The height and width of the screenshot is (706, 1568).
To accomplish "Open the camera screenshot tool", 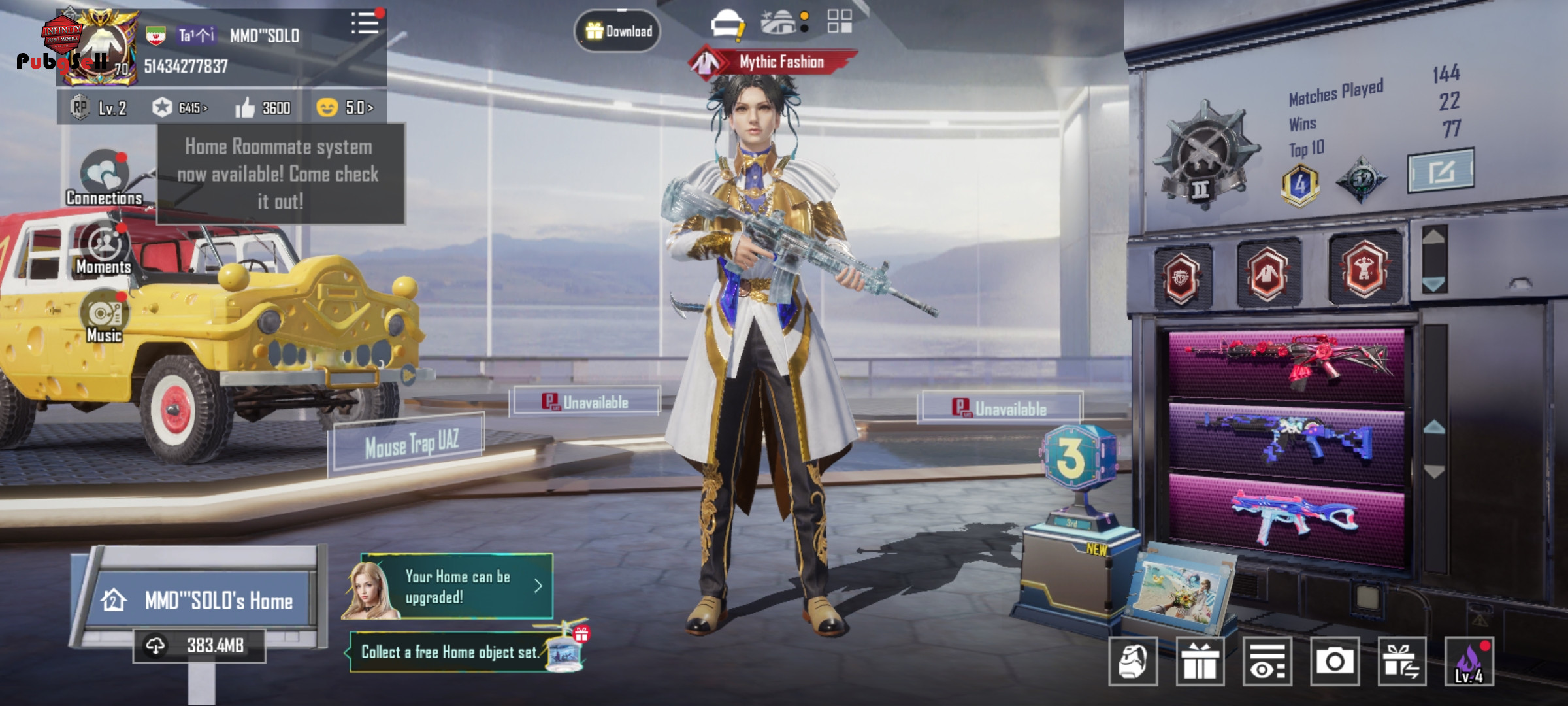I will 1334,662.
